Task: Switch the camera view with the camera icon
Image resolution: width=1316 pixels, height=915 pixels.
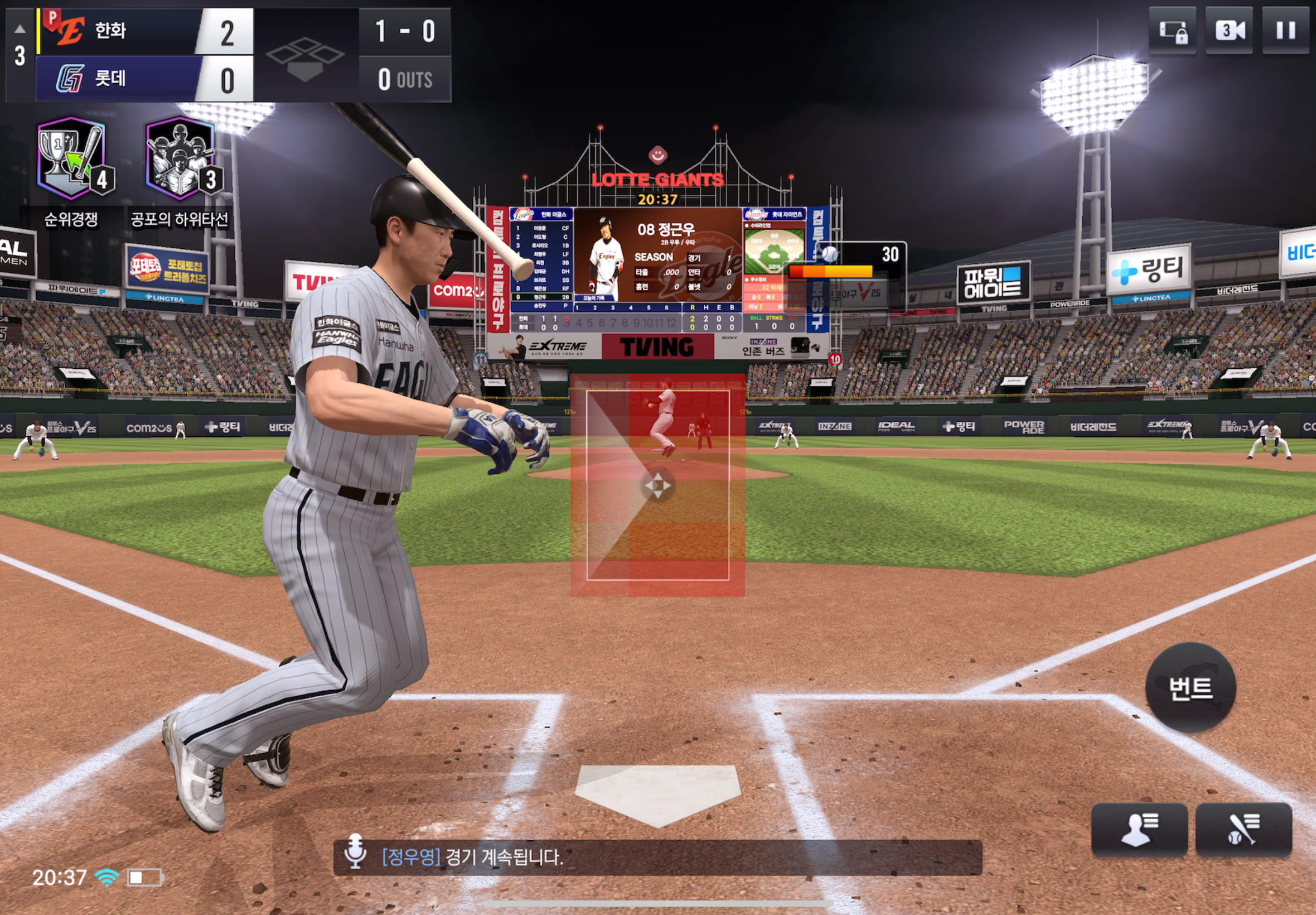Action: tap(1228, 31)
